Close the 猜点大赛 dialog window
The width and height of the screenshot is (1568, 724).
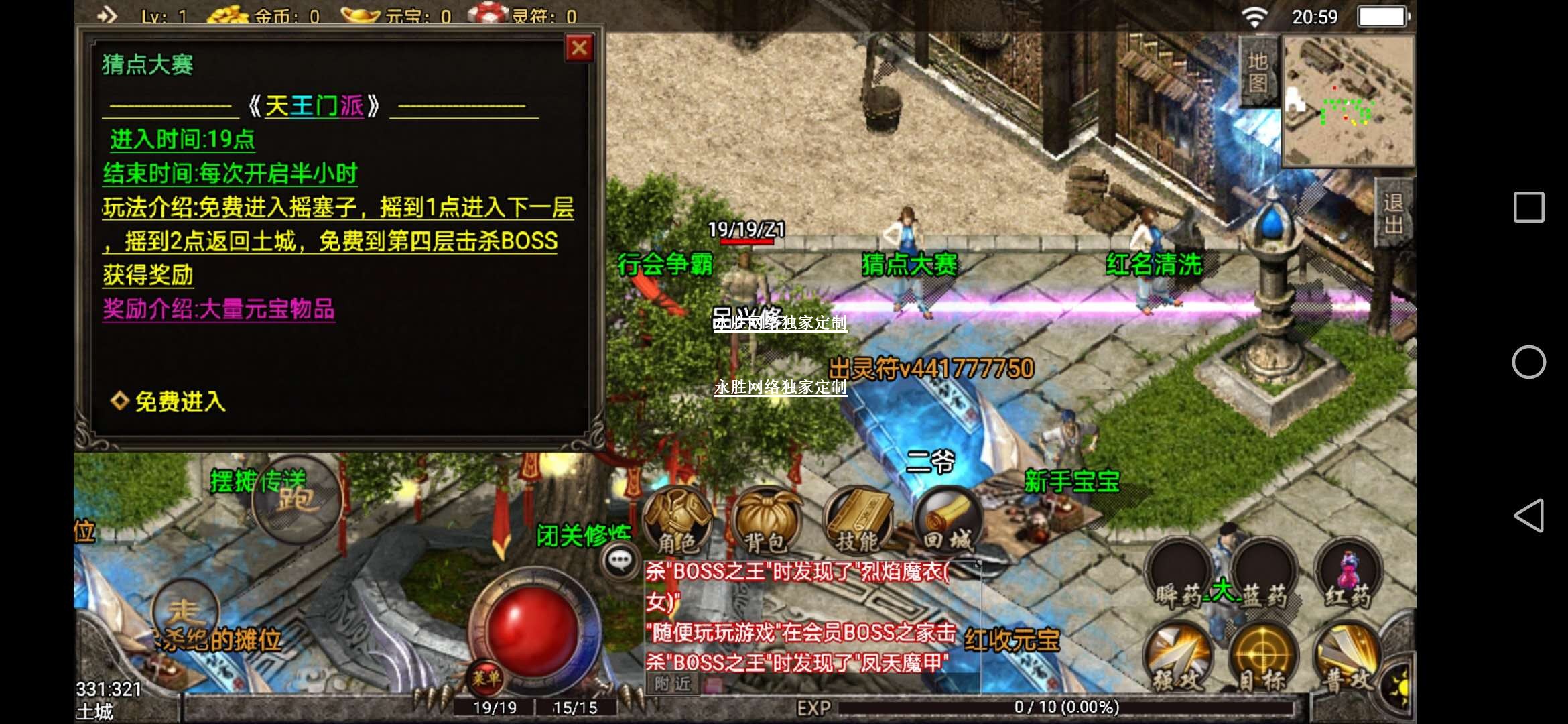point(579,48)
